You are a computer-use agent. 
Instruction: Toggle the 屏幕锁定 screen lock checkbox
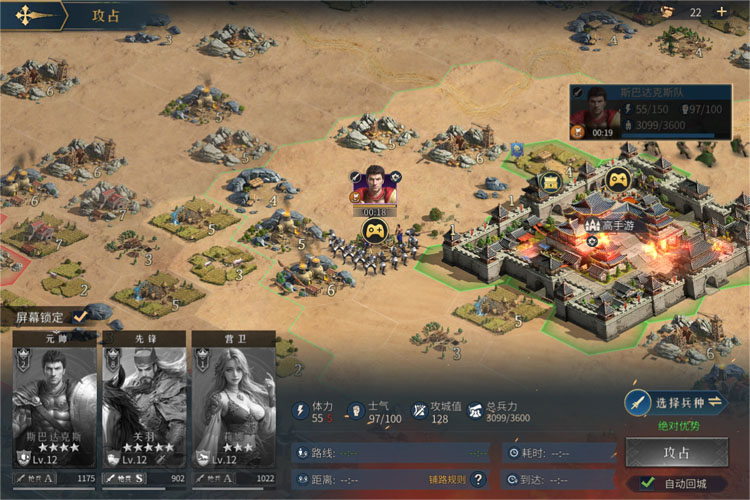tap(80, 316)
